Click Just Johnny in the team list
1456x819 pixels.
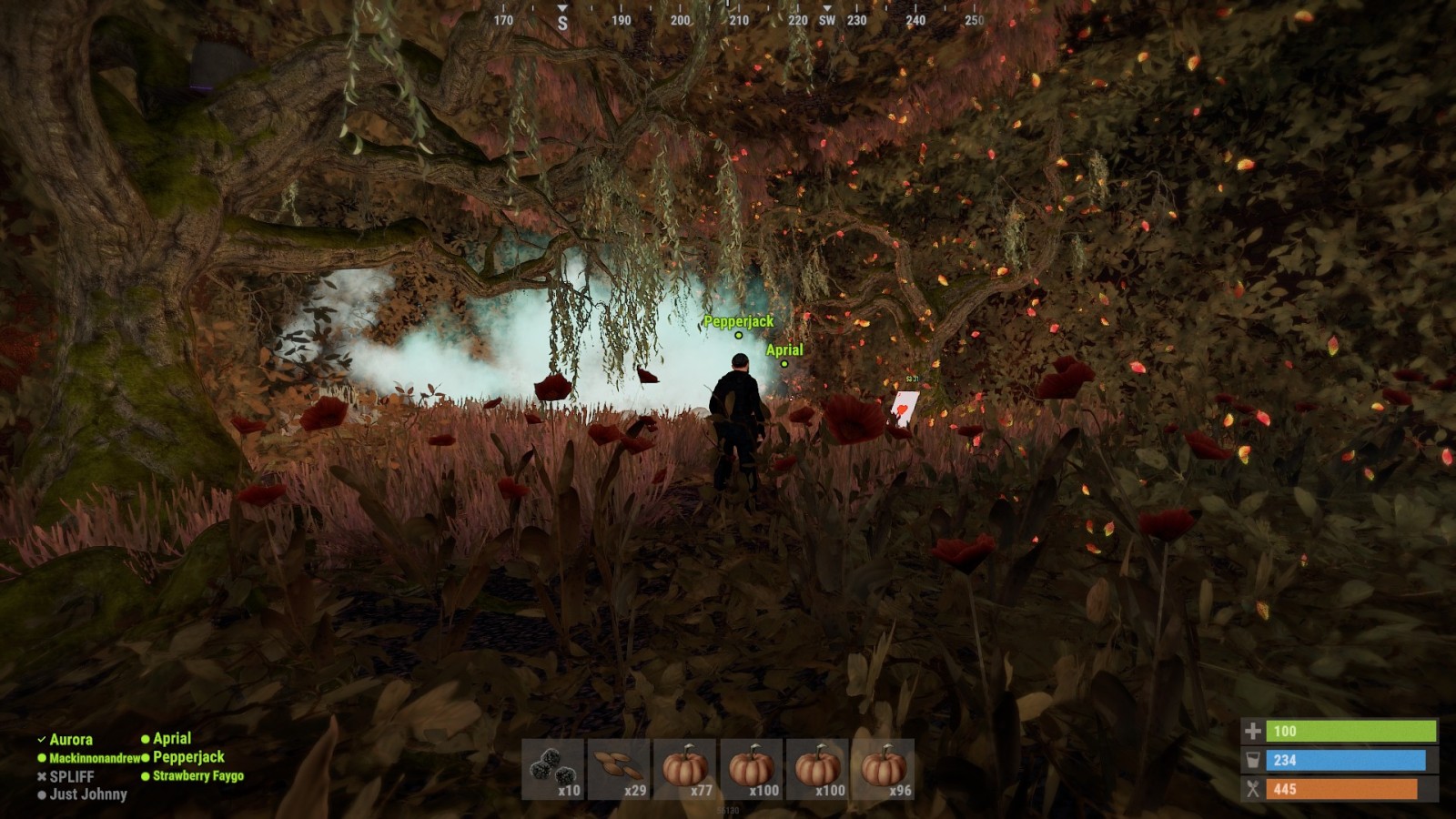pyautogui.click(x=87, y=794)
